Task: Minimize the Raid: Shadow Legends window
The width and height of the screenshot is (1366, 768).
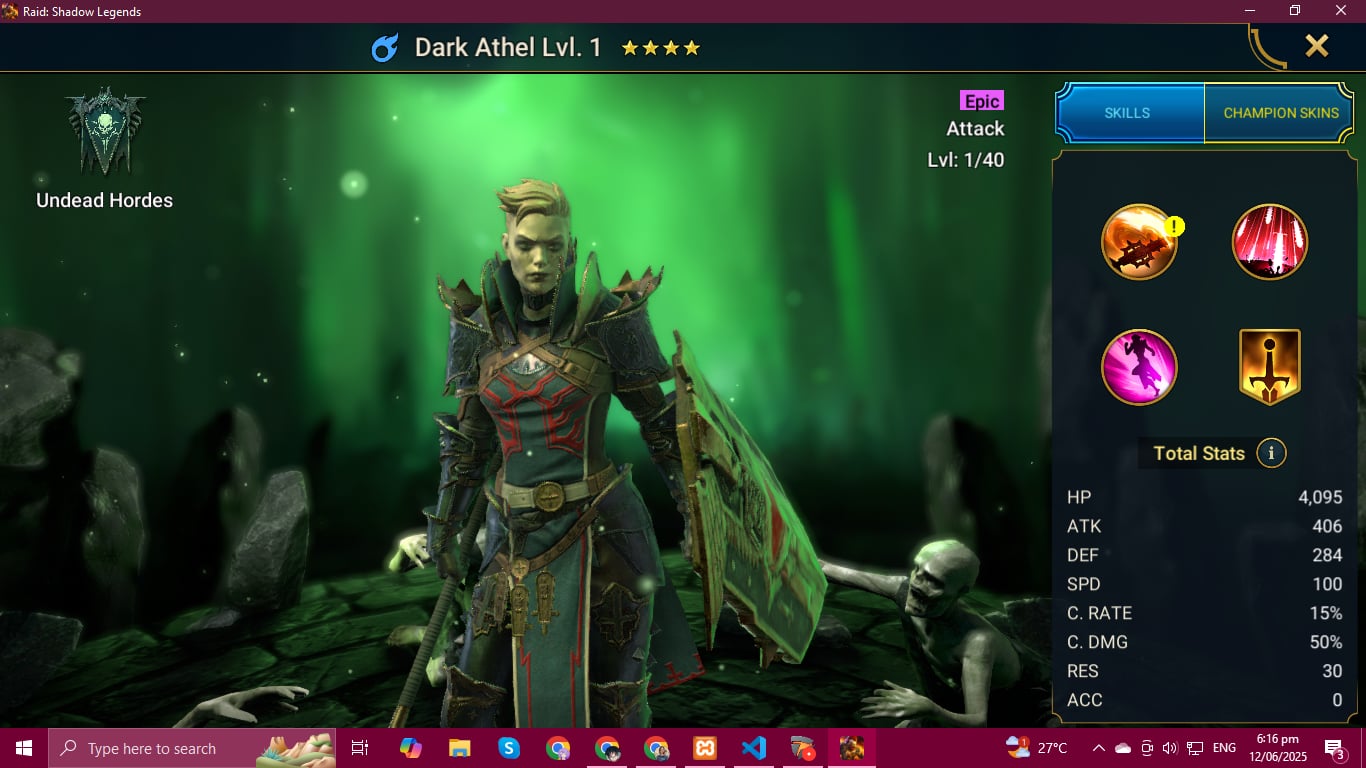Action: point(1248,11)
